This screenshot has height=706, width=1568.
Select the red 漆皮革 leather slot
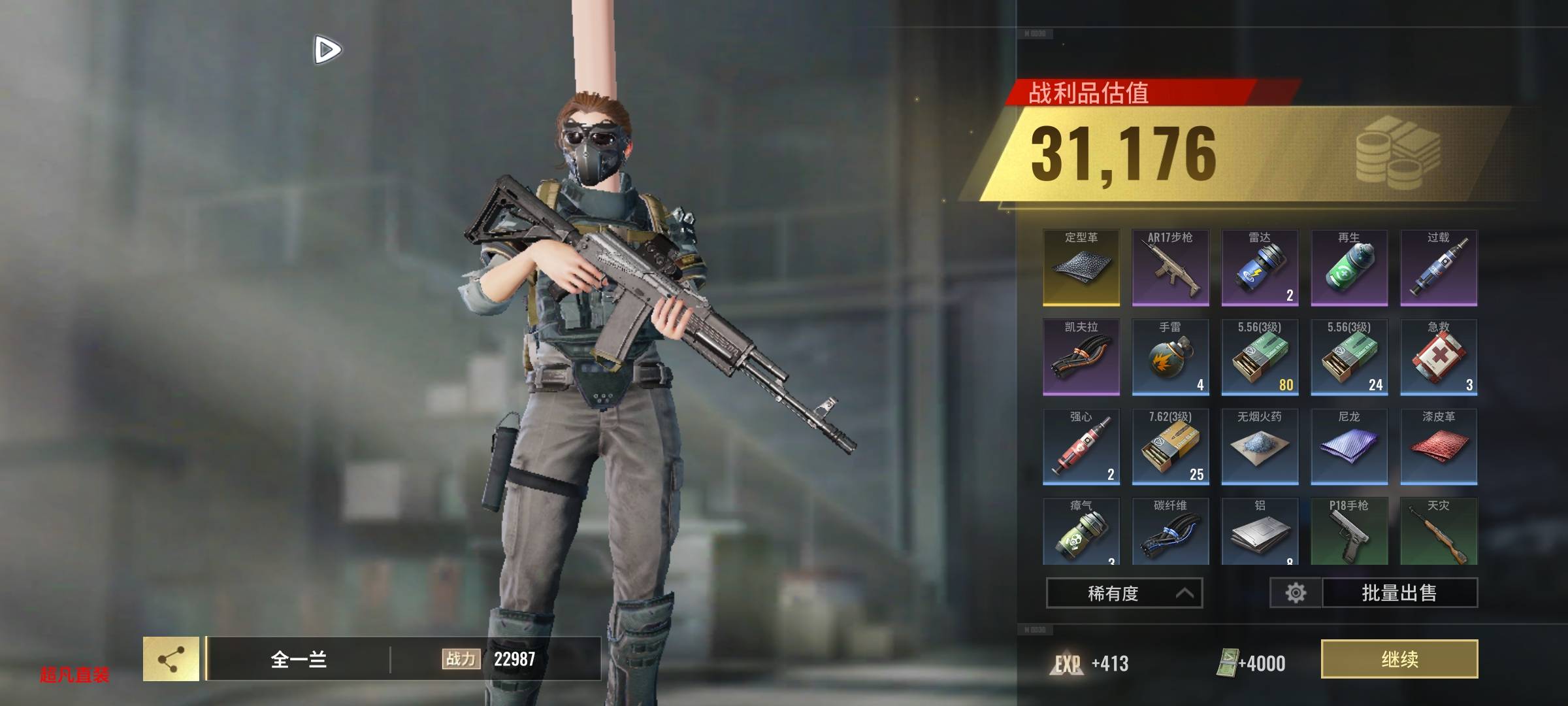1439,446
